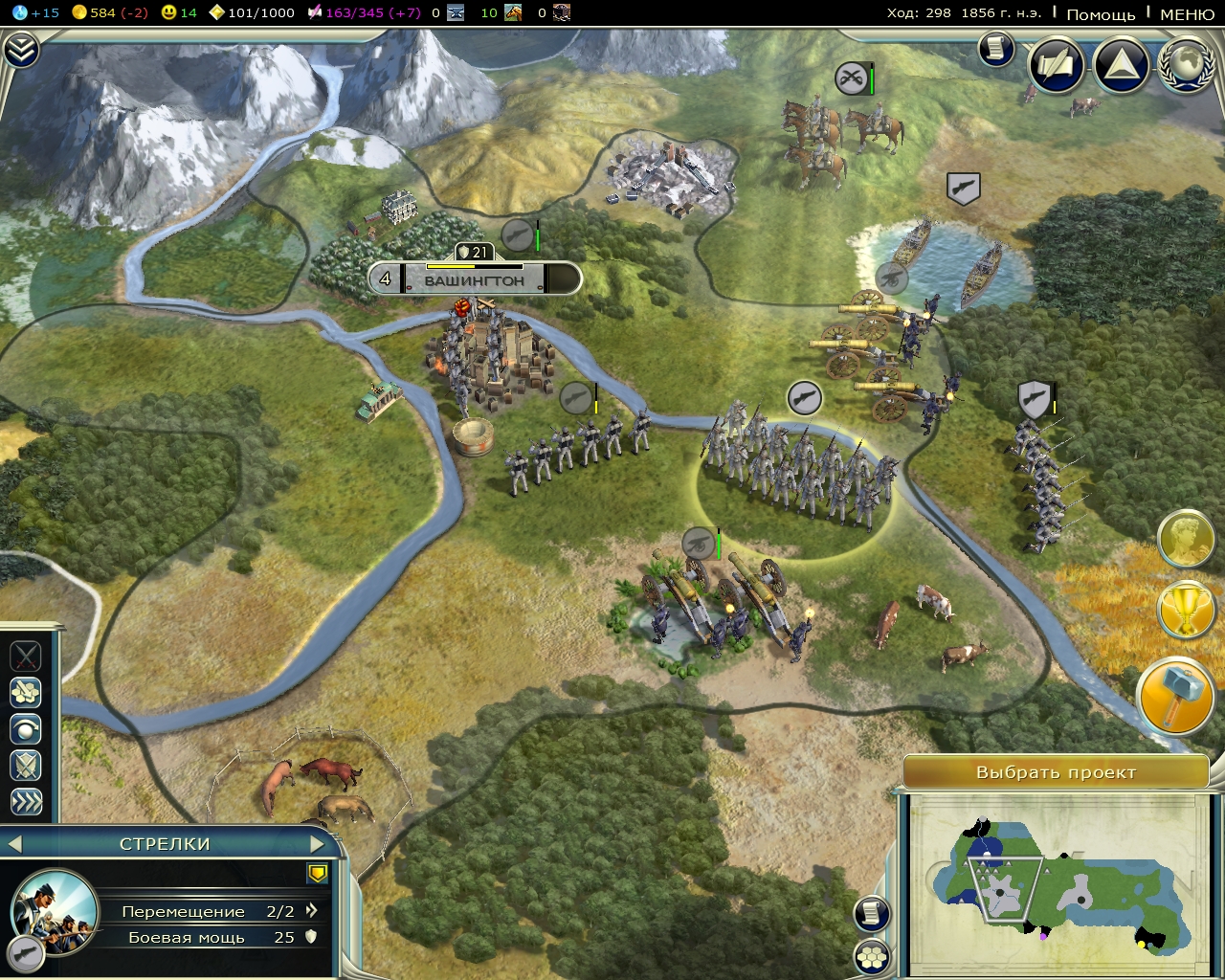The width and height of the screenshot is (1225, 980).
Task: Choose the shield with swords fortify action
Action: coord(26,765)
